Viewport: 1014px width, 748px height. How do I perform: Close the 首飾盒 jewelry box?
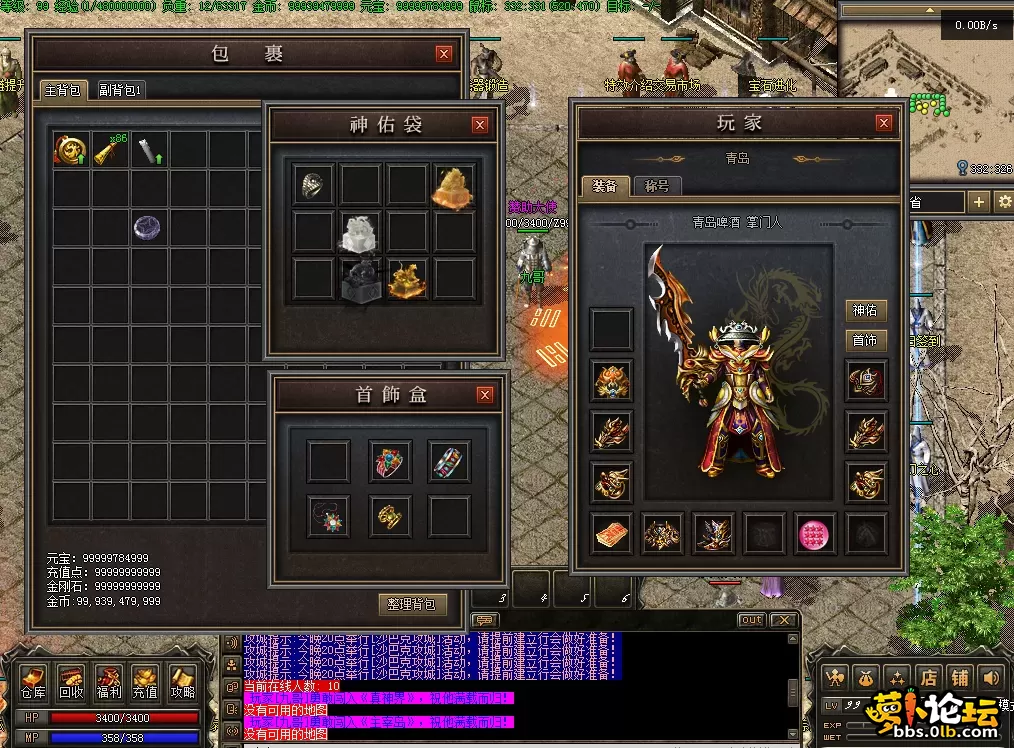coord(485,395)
